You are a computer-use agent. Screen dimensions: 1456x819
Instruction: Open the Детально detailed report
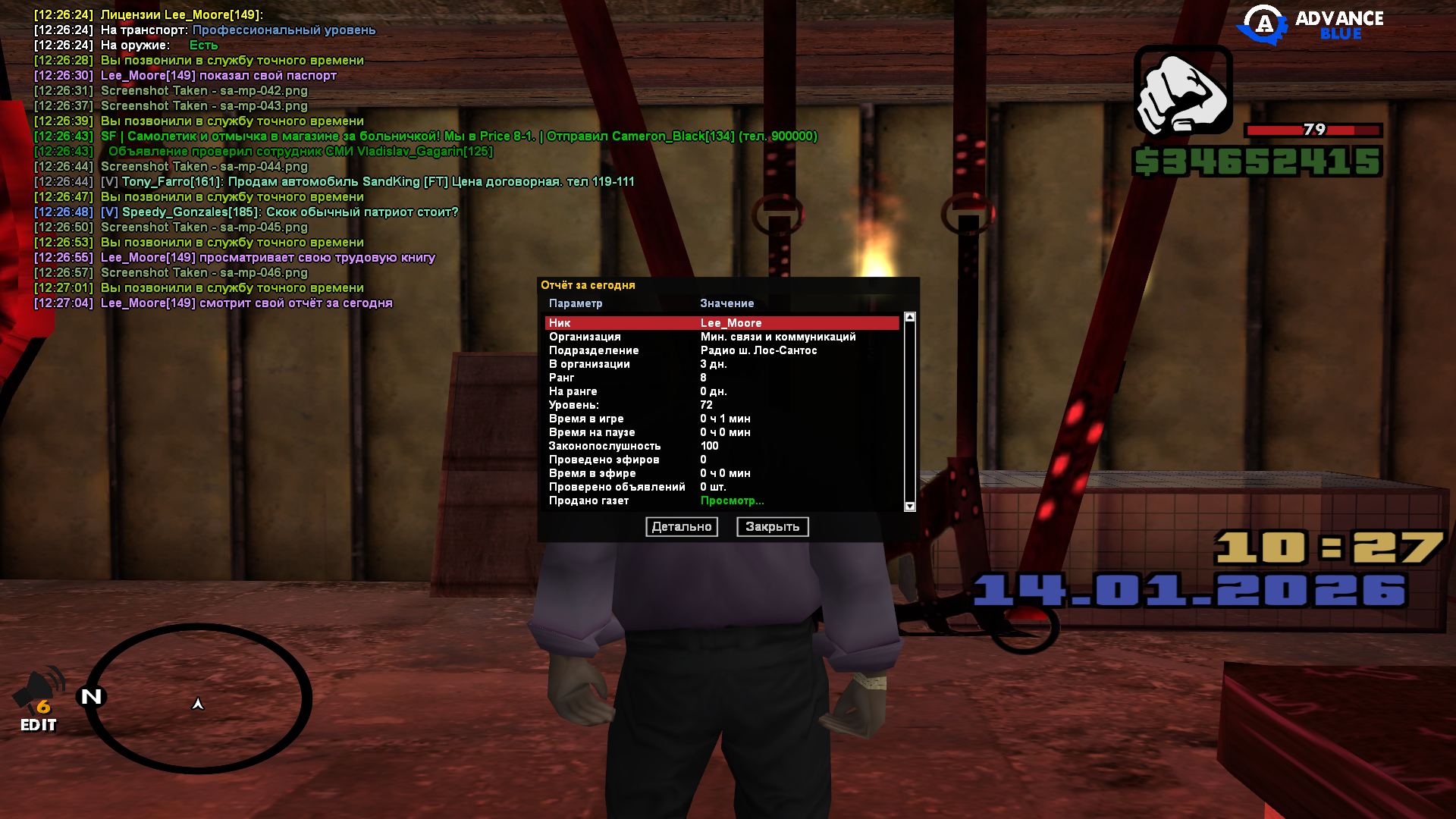pyautogui.click(x=681, y=527)
